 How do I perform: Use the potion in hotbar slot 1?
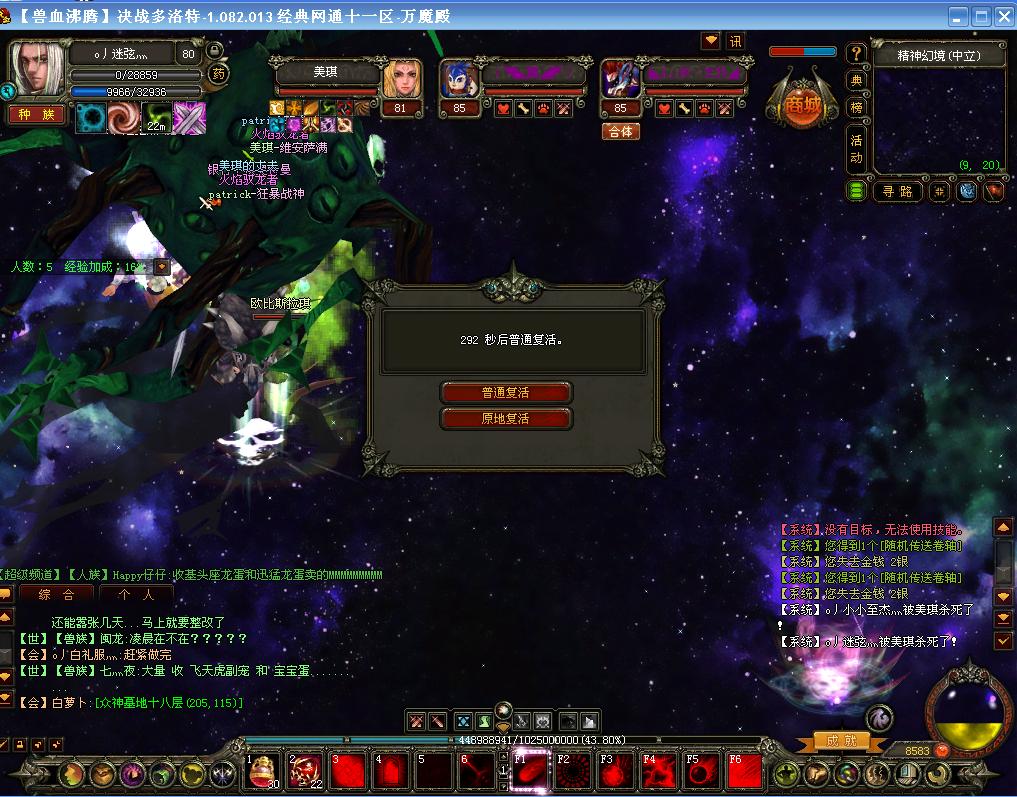(264, 771)
